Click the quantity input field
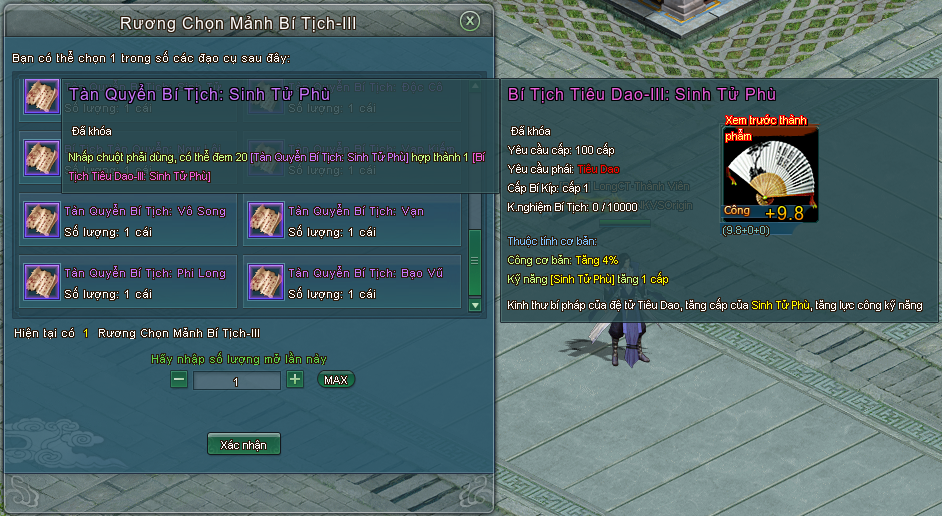The width and height of the screenshot is (942, 516). coord(236,381)
